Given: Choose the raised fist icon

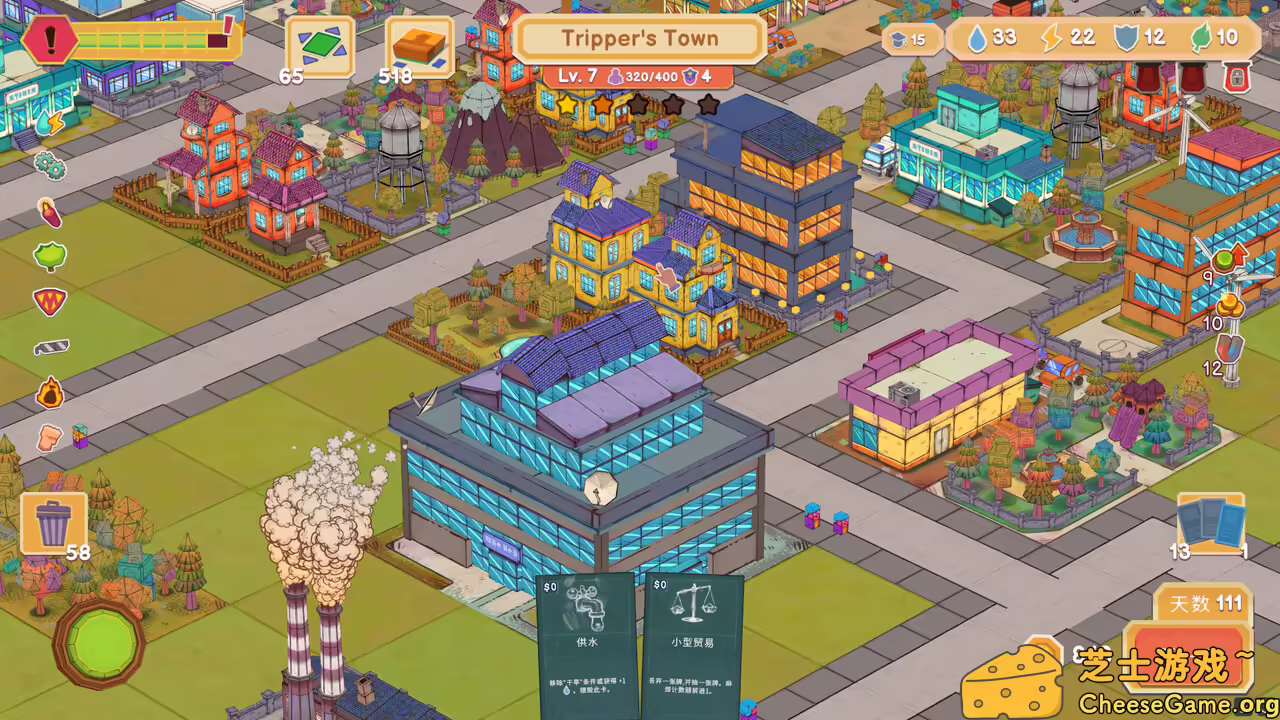Looking at the screenshot, I should [49, 437].
